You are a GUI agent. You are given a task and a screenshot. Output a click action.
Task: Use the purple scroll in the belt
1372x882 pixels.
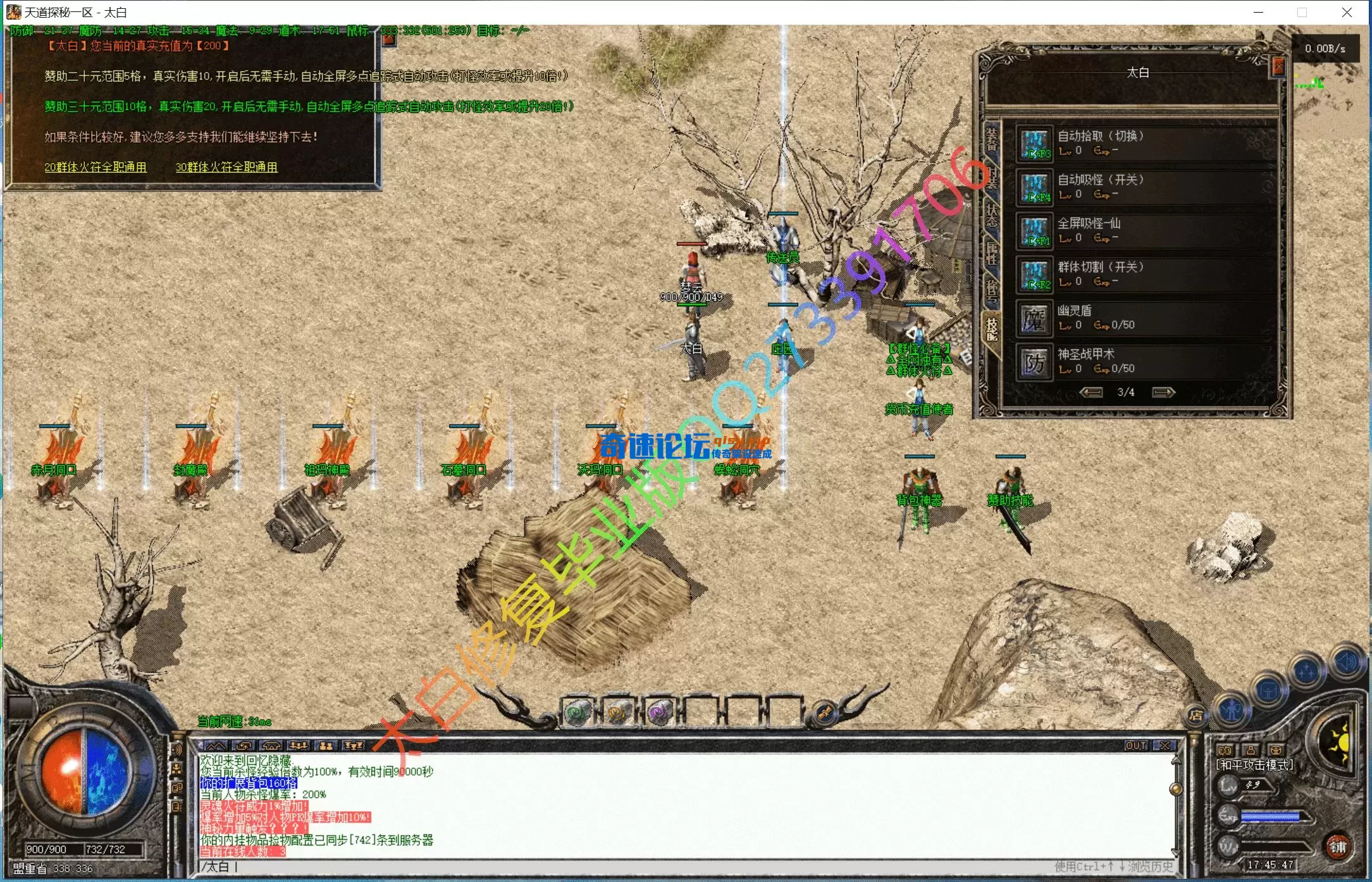tap(658, 712)
